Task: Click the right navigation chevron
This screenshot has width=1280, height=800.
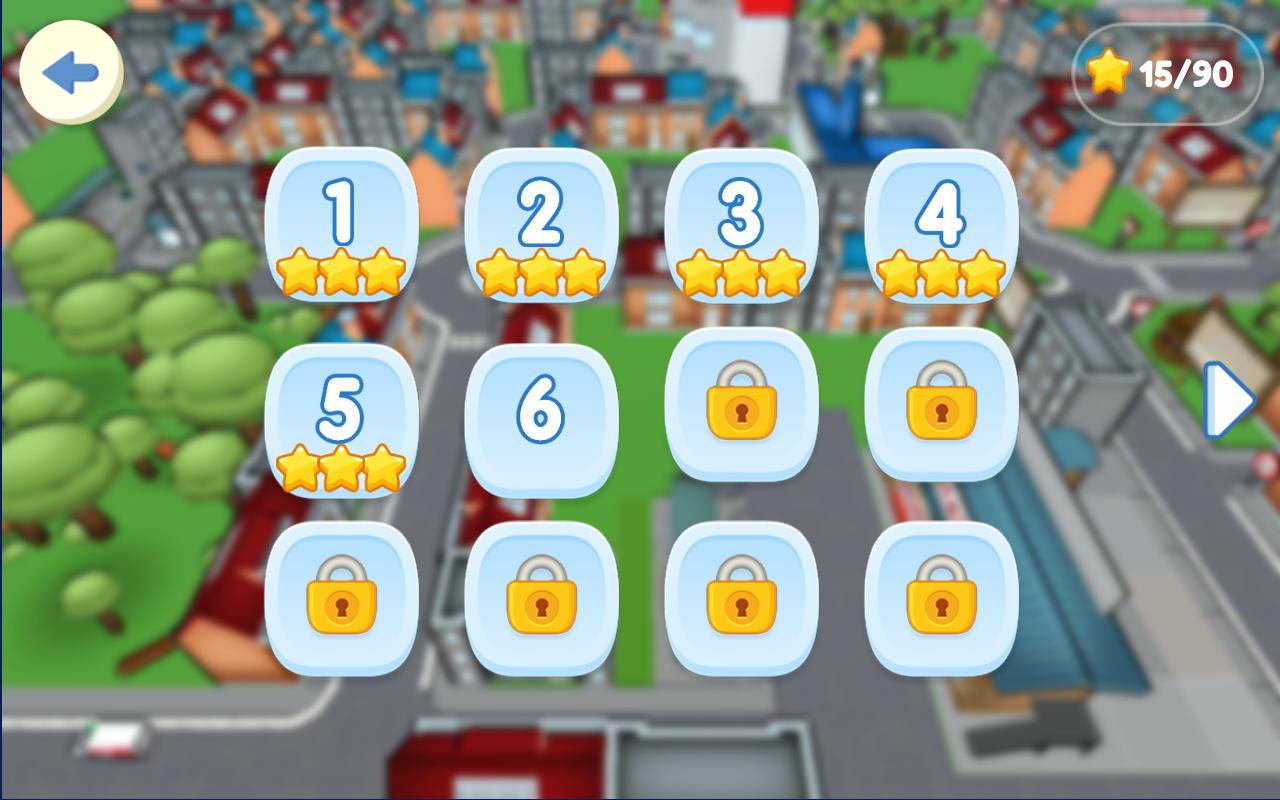Action: point(1229,400)
